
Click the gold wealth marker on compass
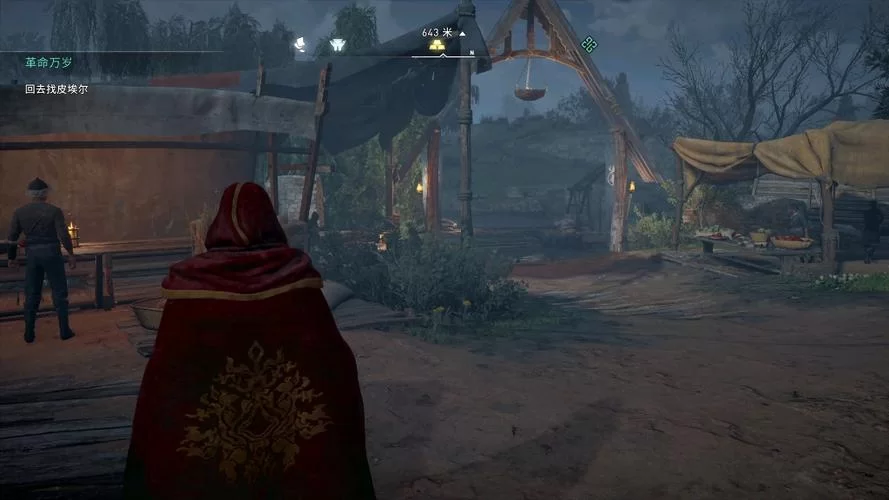pos(437,45)
